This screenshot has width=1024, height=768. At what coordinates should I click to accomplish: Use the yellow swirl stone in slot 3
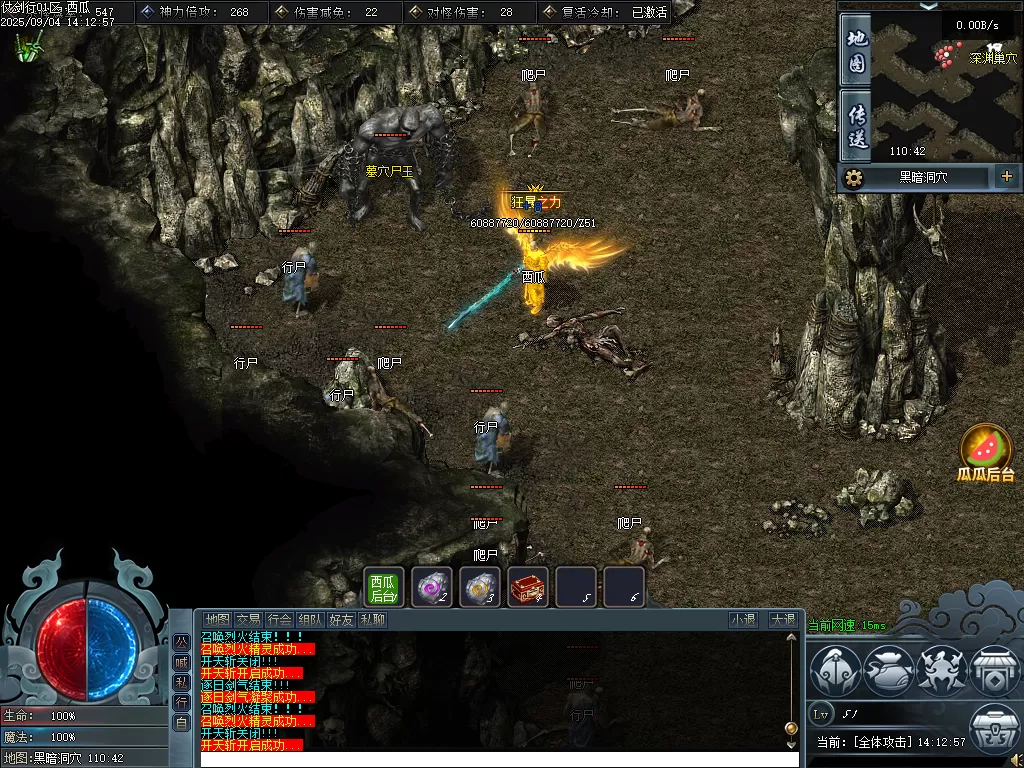tap(480, 588)
